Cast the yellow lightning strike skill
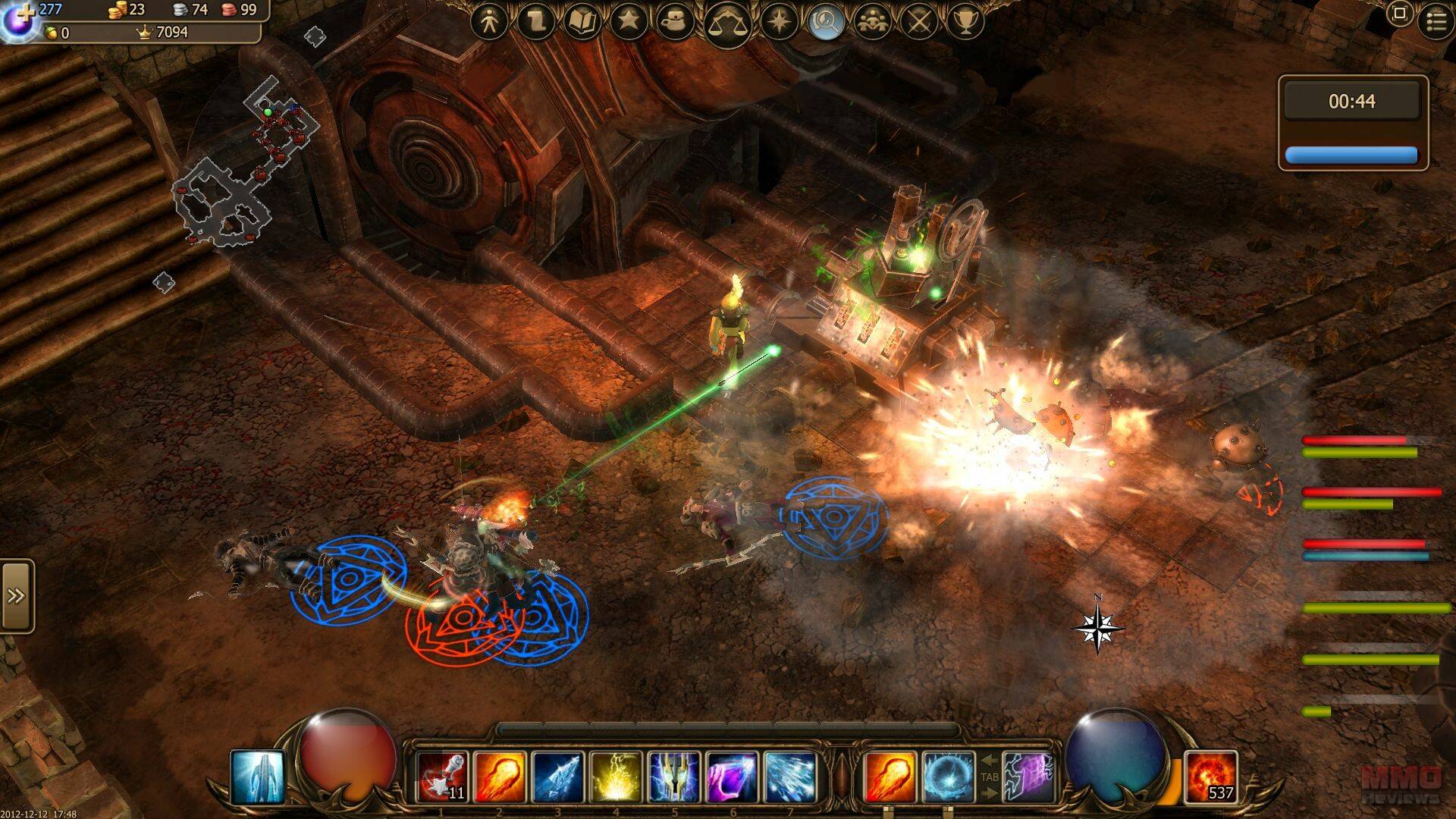This screenshot has height=819, width=1456. (616, 777)
